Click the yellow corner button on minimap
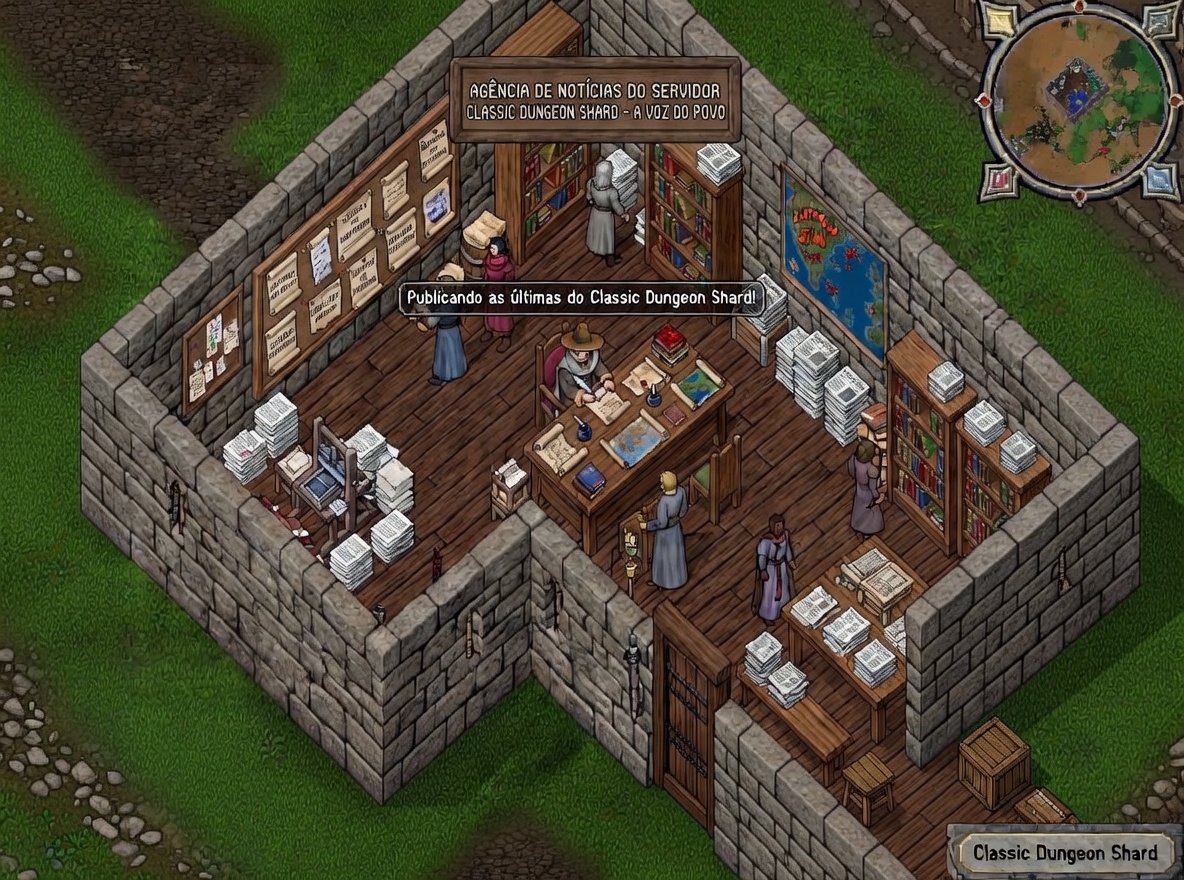 [998, 20]
